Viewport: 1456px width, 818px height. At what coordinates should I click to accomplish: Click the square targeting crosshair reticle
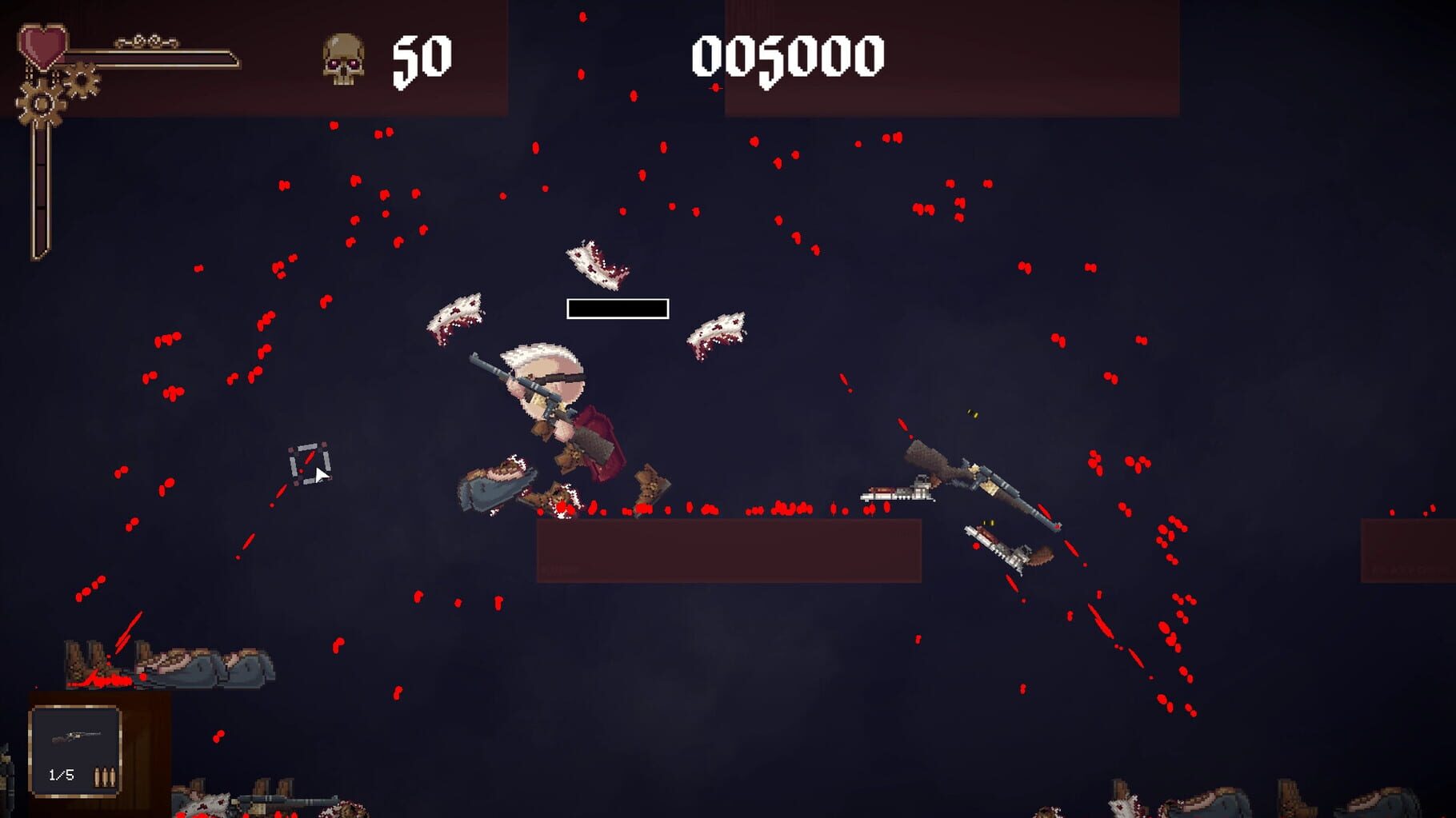(309, 465)
